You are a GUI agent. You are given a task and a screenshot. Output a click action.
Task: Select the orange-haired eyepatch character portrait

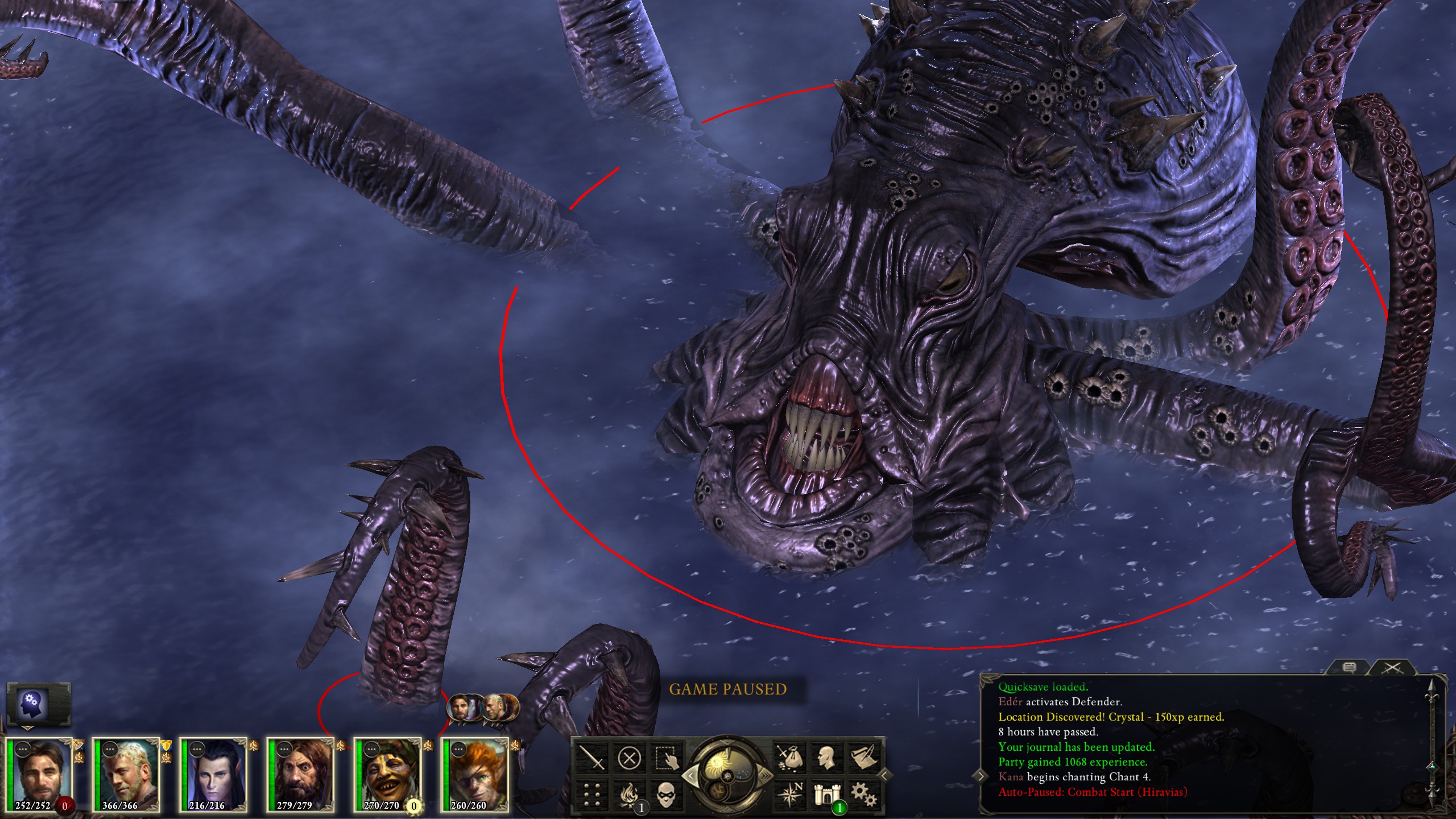click(x=475, y=773)
